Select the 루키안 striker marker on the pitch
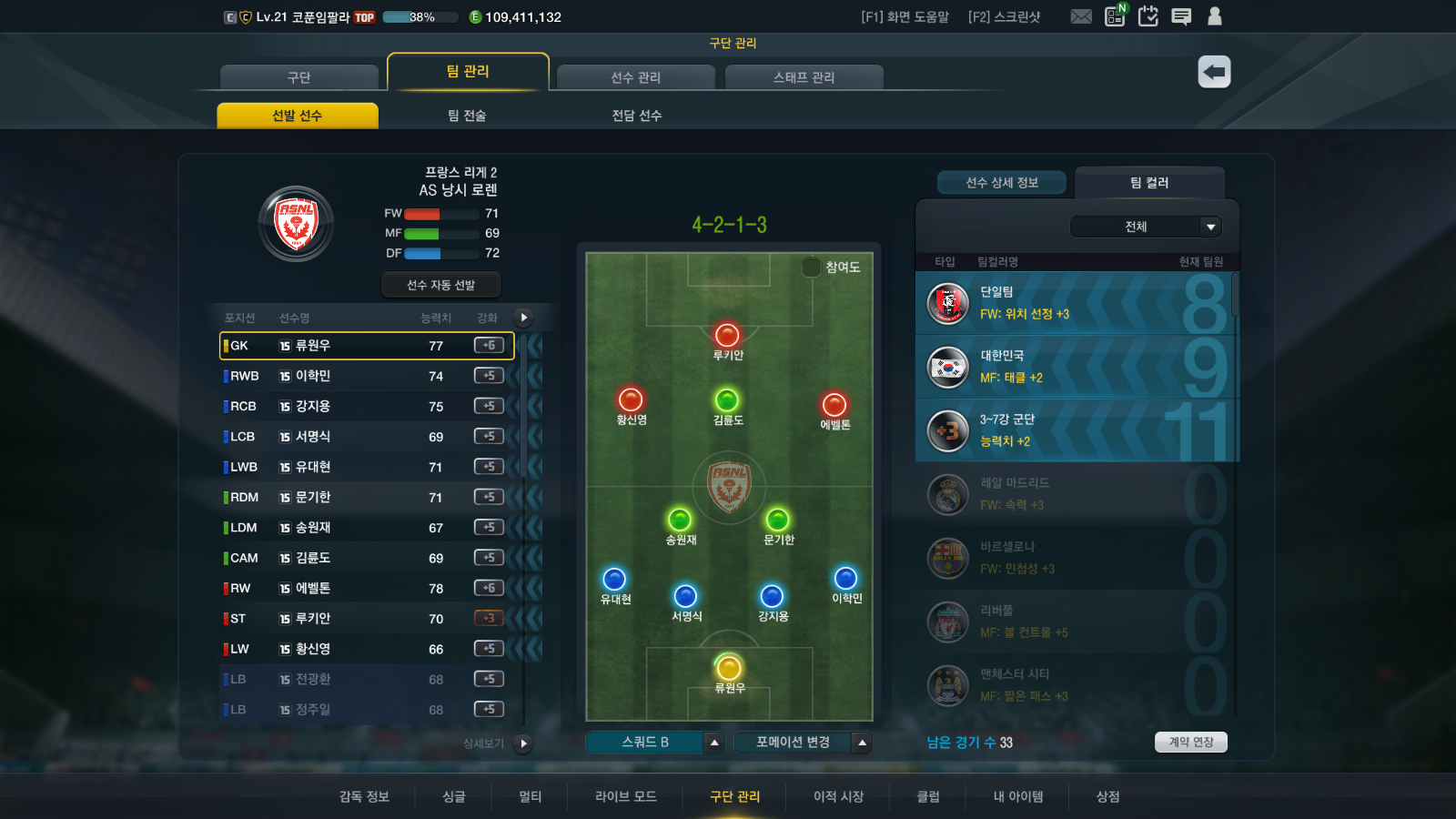 click(726, 337)
